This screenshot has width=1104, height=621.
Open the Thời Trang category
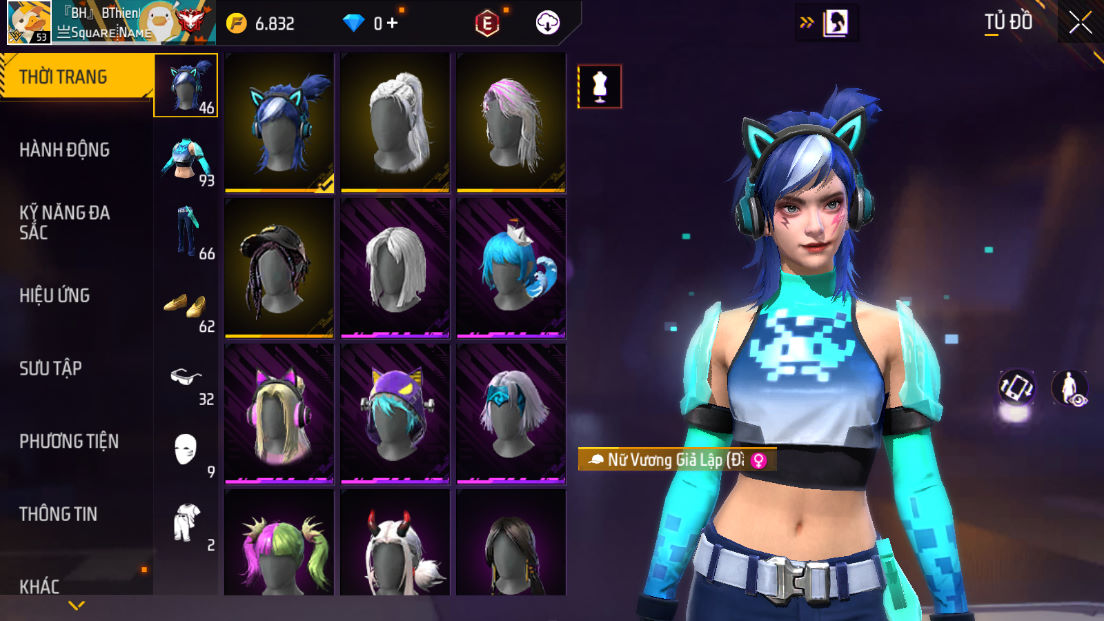coord(64,77)
